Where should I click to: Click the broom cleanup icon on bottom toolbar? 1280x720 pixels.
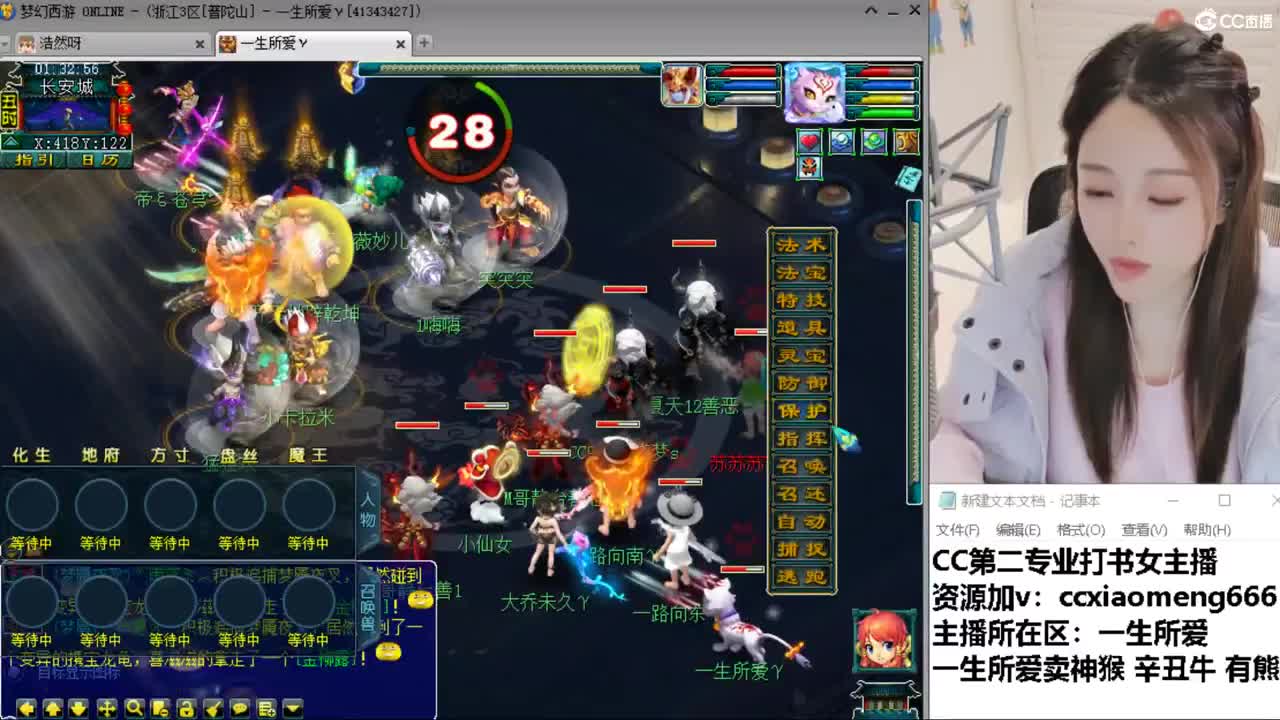(x=214, y=708)
